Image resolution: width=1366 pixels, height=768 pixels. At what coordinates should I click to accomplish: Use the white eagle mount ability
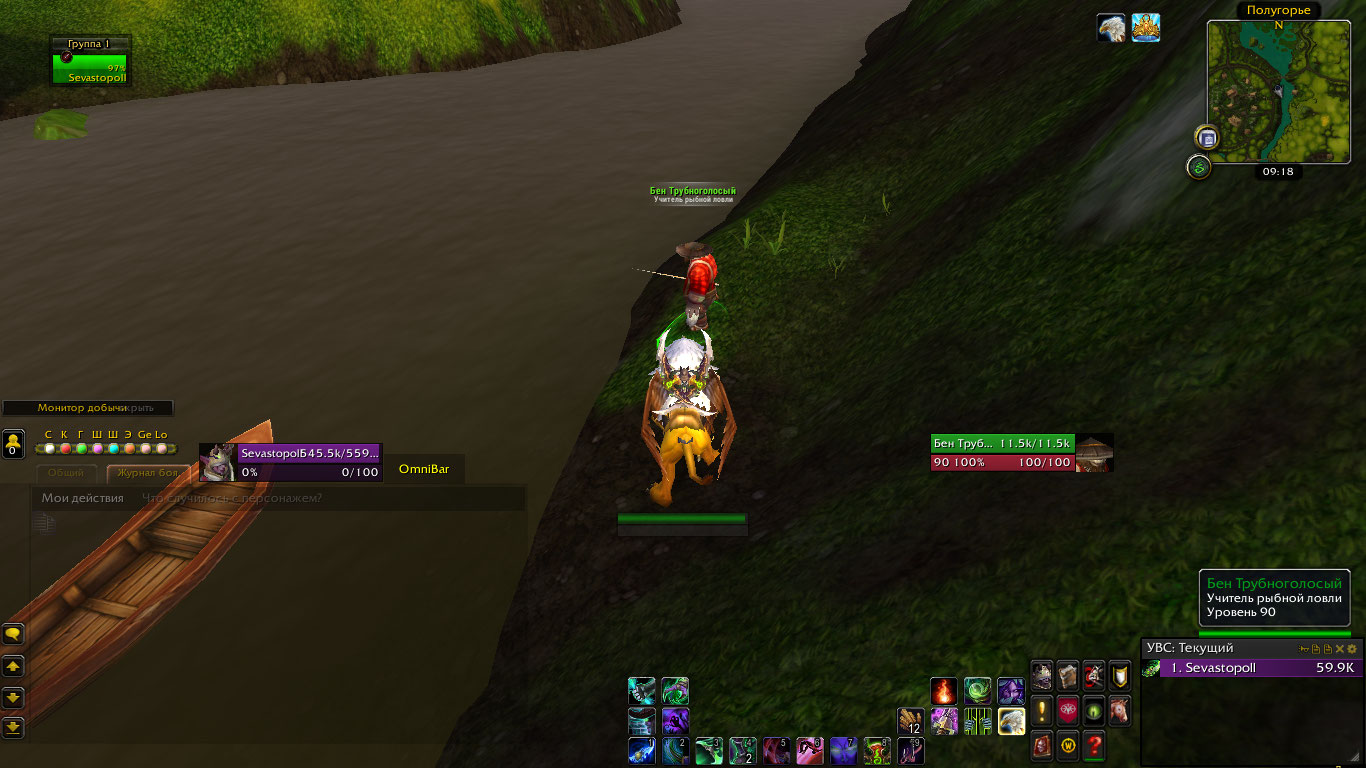[x=1011, y=721]
